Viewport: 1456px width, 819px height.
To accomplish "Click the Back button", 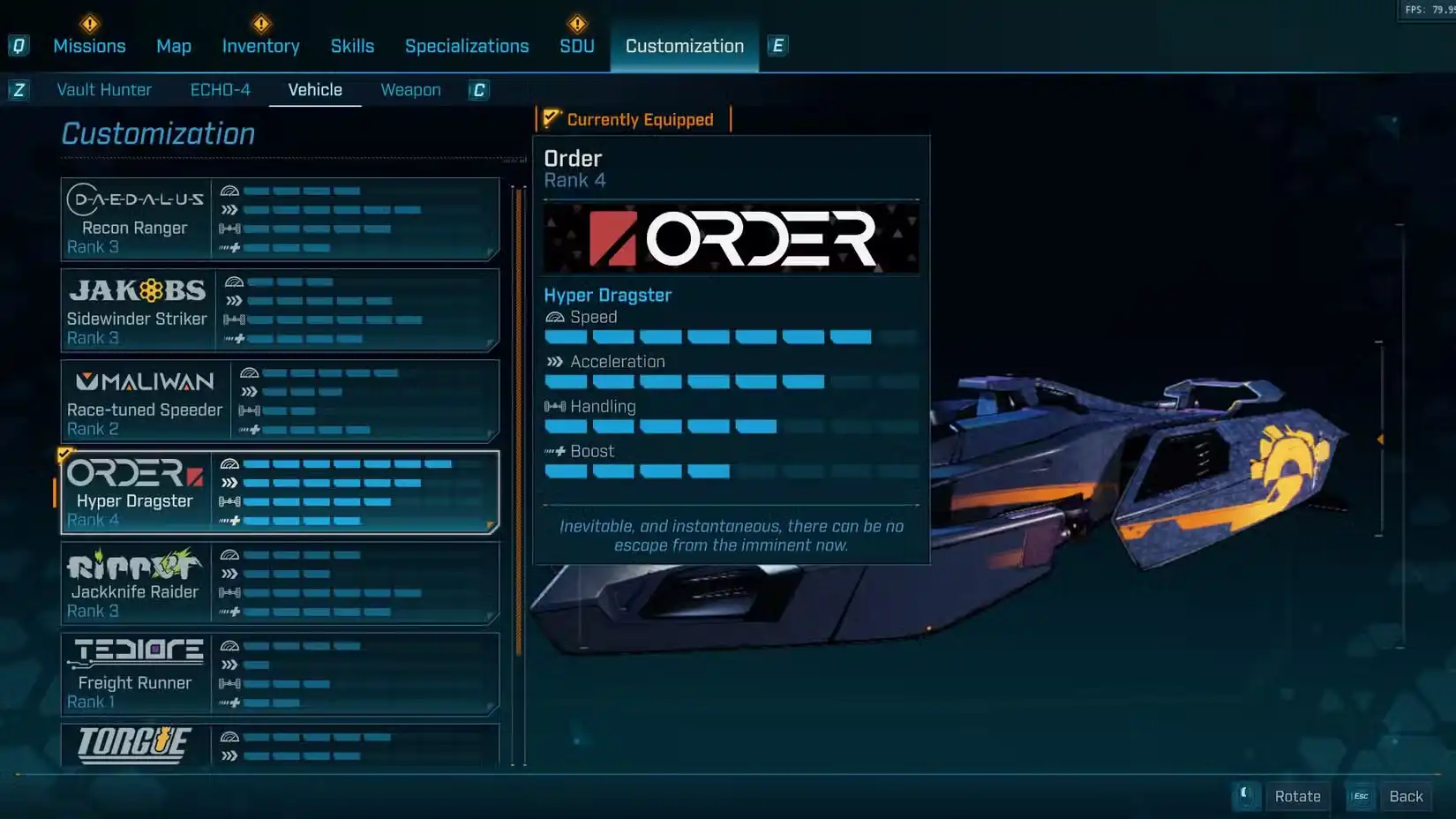I will pos(1405,796).
